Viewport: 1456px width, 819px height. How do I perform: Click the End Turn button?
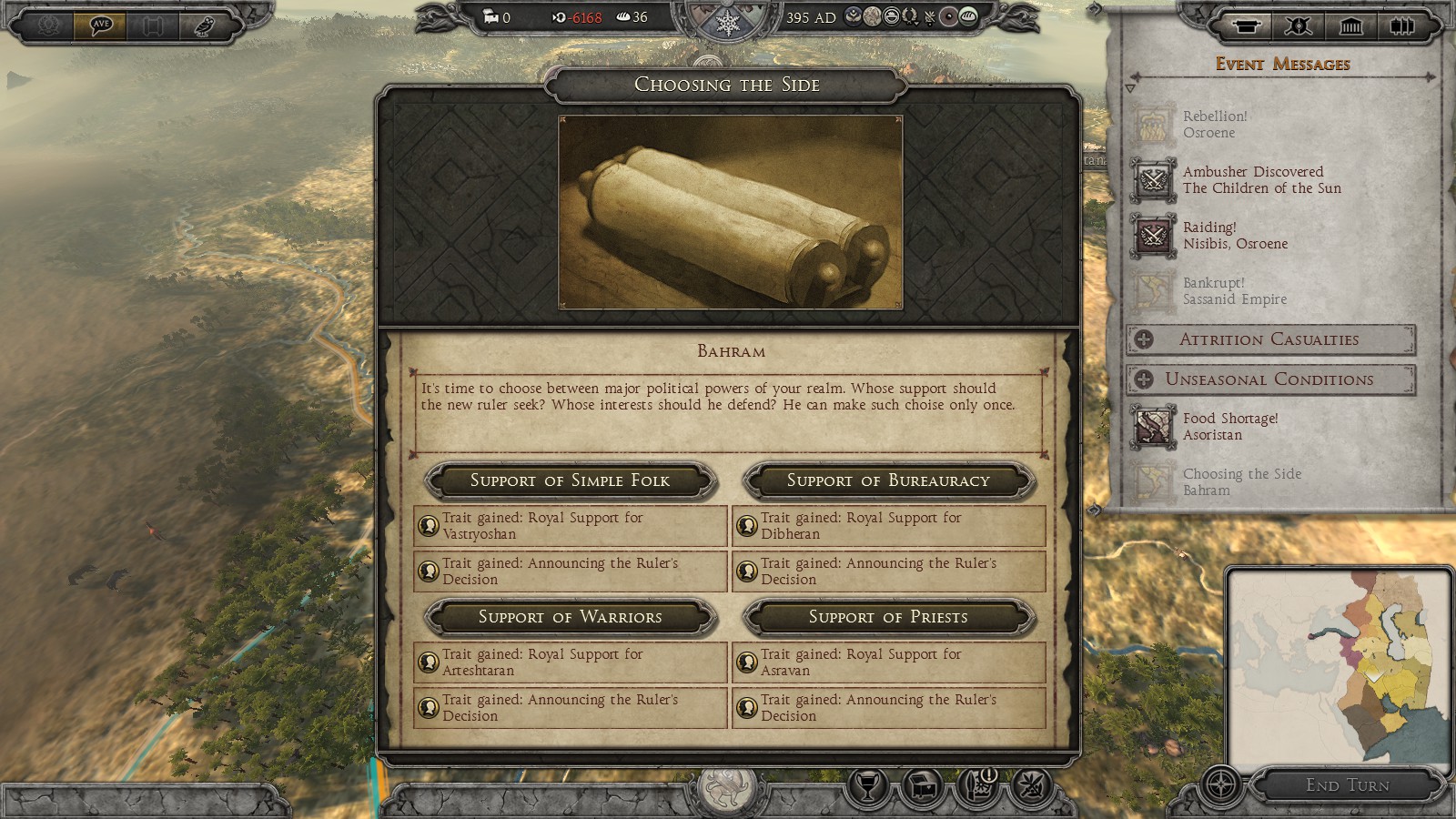coord(1347,785)
